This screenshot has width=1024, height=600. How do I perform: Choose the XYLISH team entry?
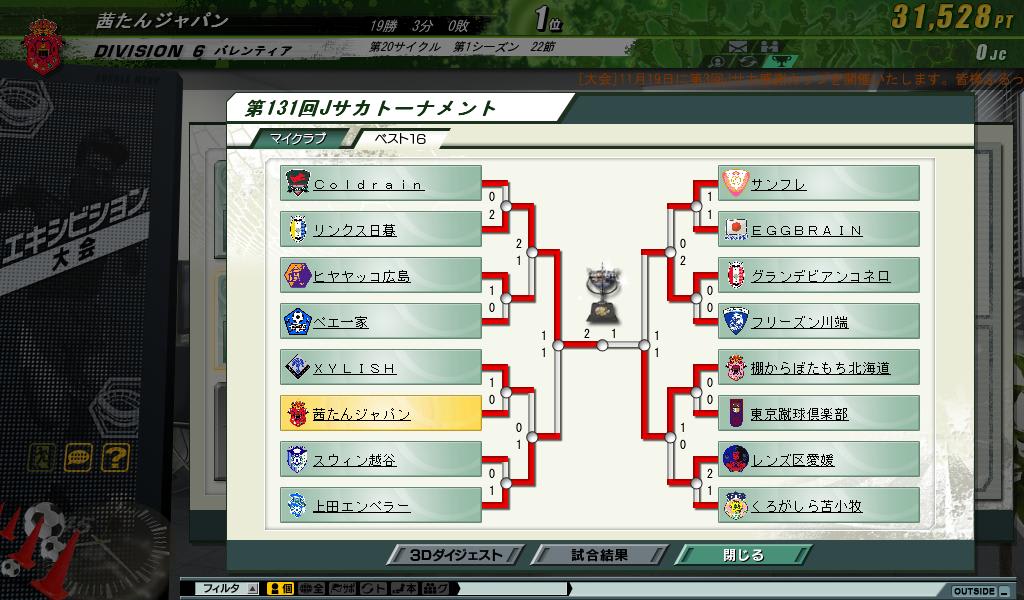click(380, 368)
